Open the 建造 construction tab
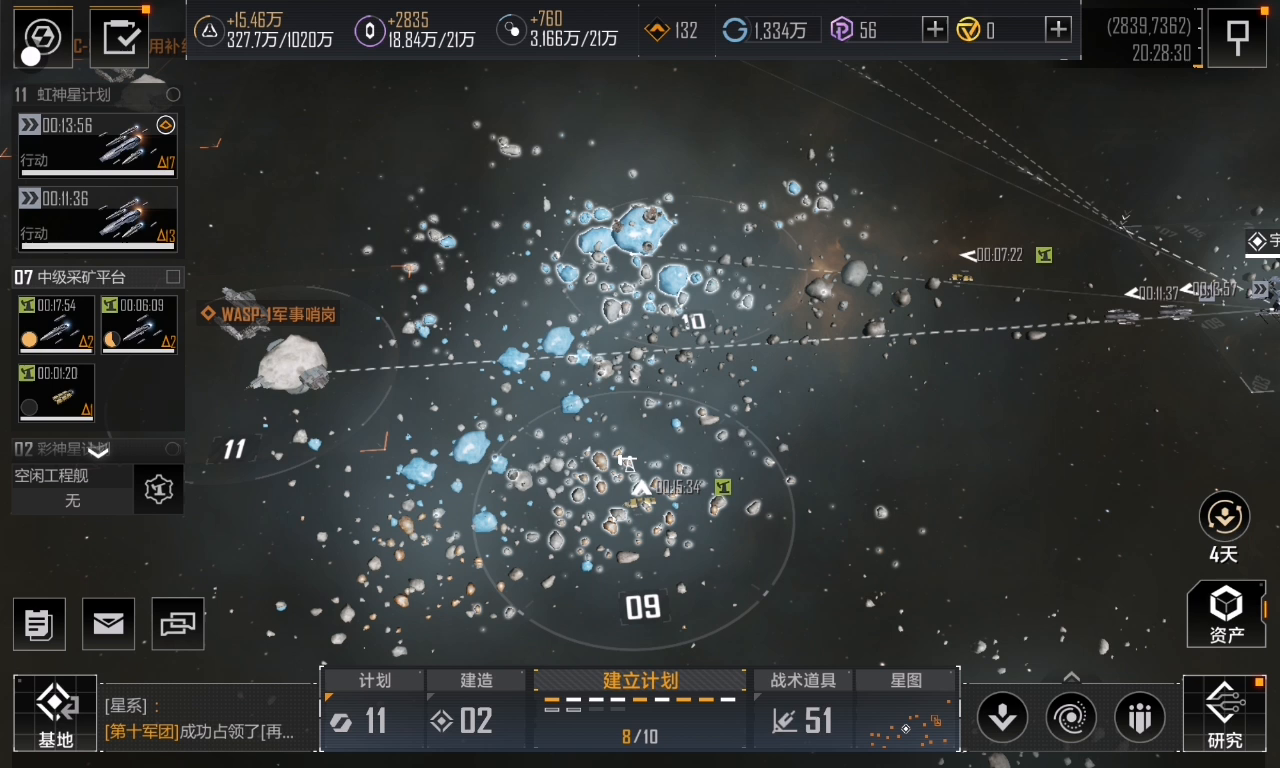This screenshot has width=1280, height=768. [476, 710]
